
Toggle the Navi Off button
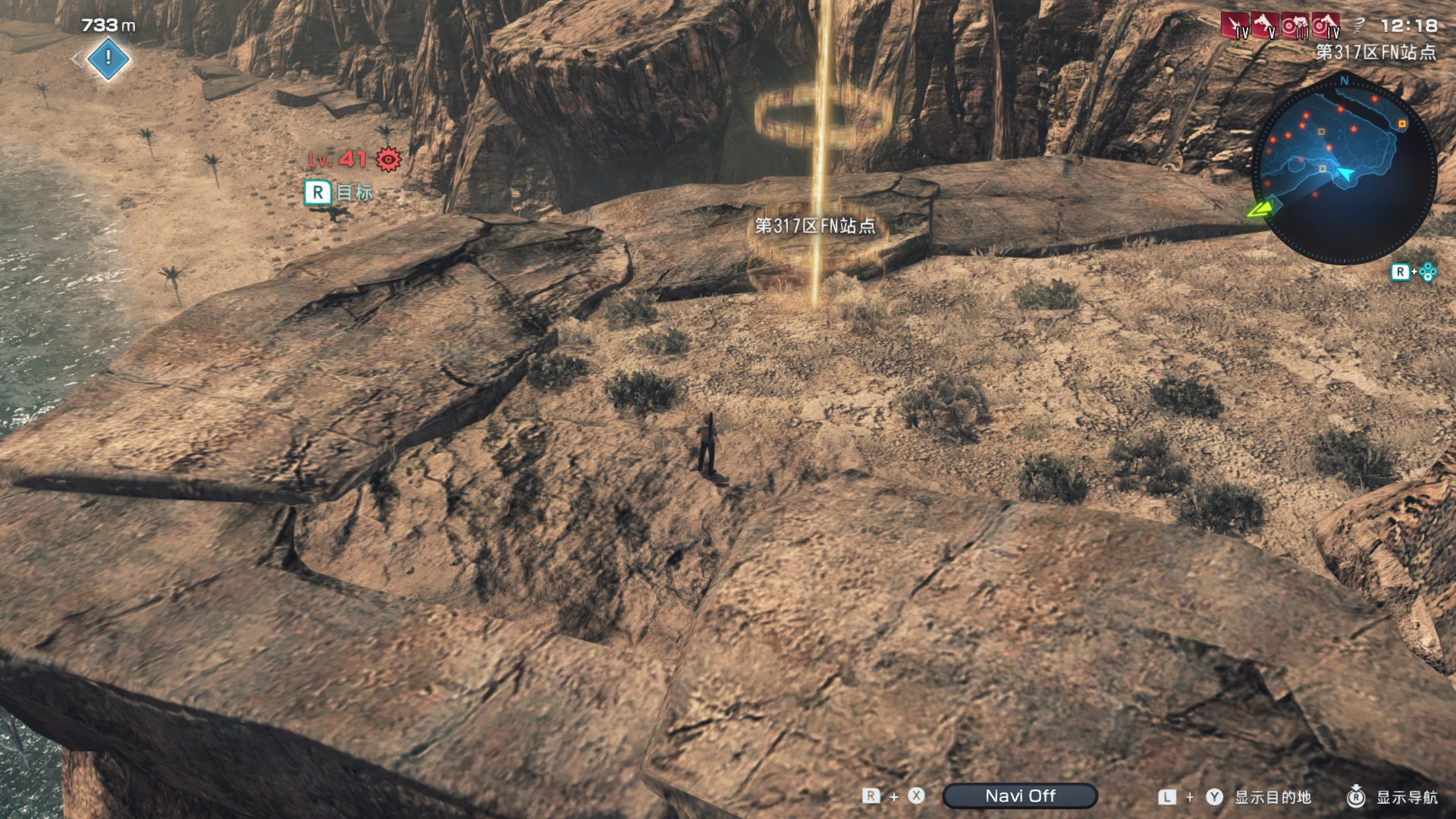tap(1019, 795)
